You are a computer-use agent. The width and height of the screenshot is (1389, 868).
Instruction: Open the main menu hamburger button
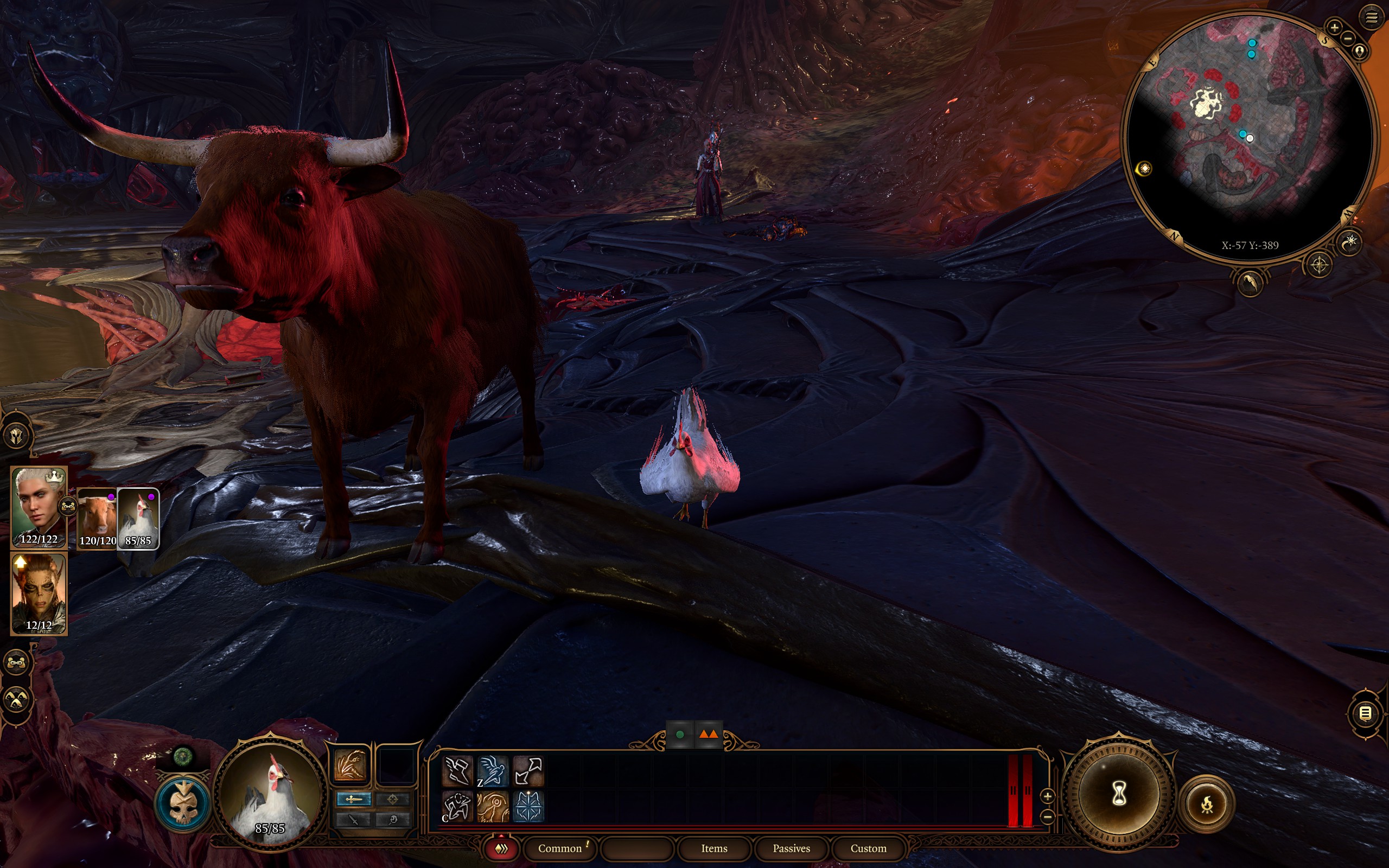pos(1371,18)
